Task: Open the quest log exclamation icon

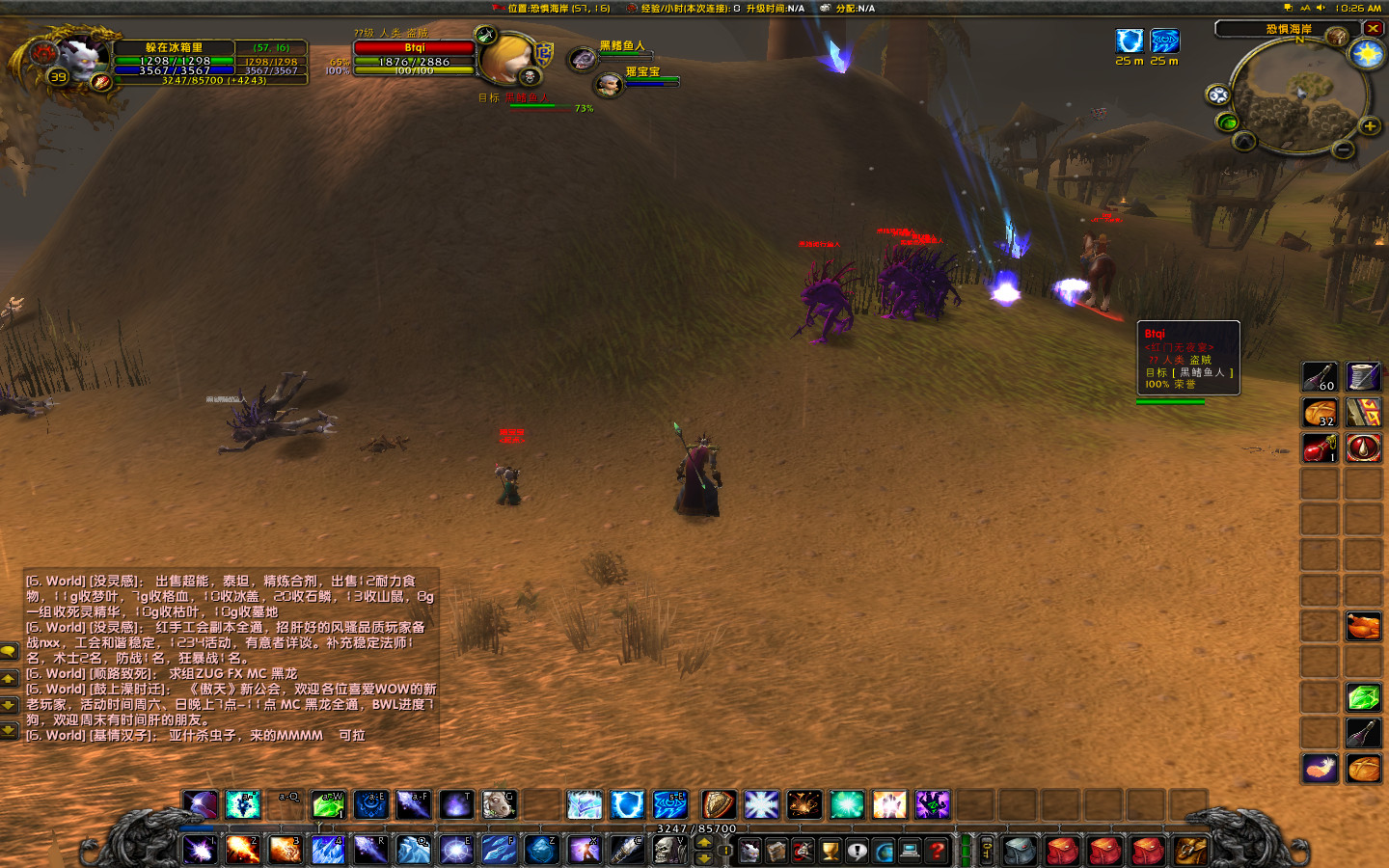Action: 856,851
